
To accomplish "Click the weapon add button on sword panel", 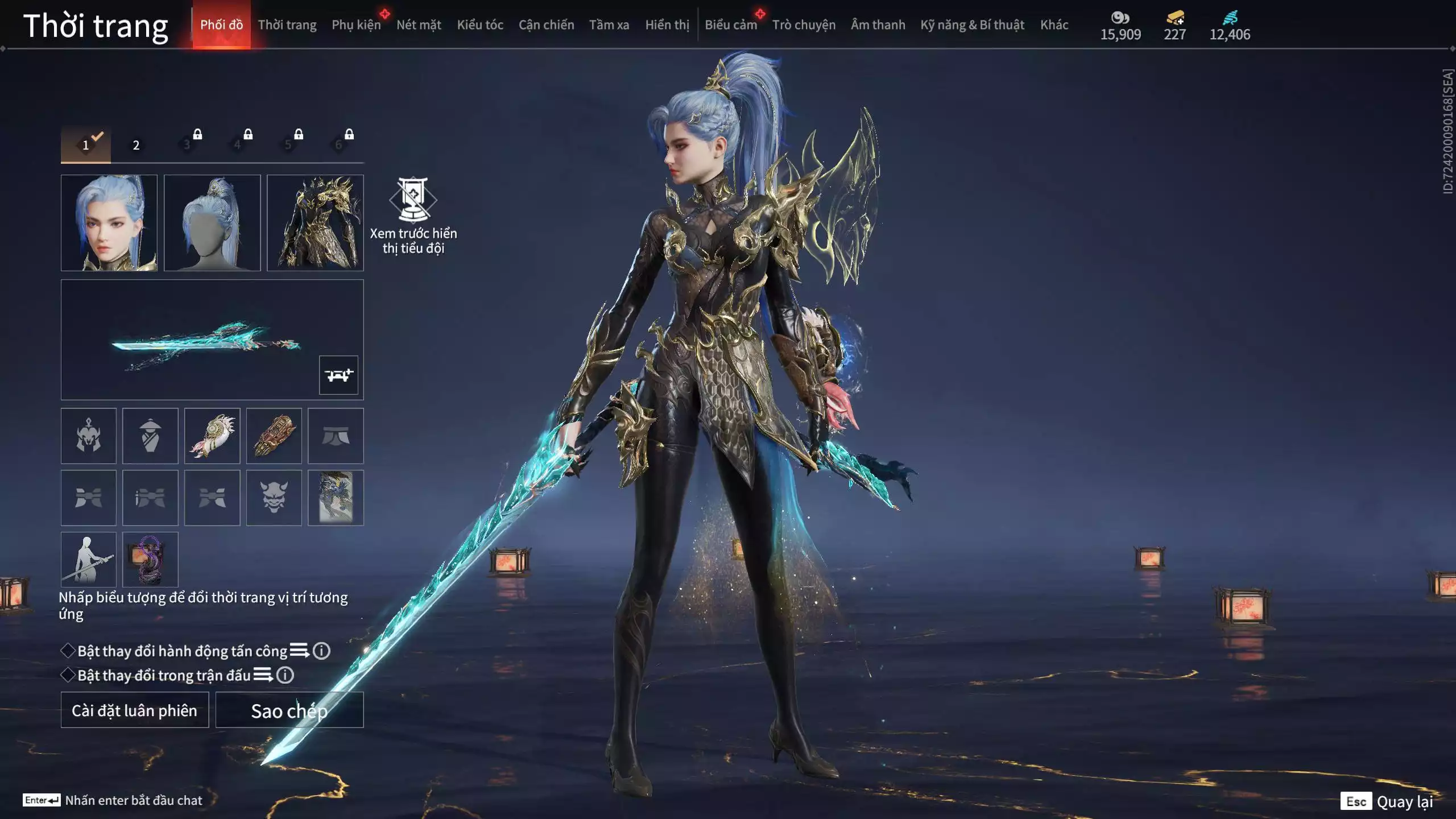I will click(x=338, y=375).
